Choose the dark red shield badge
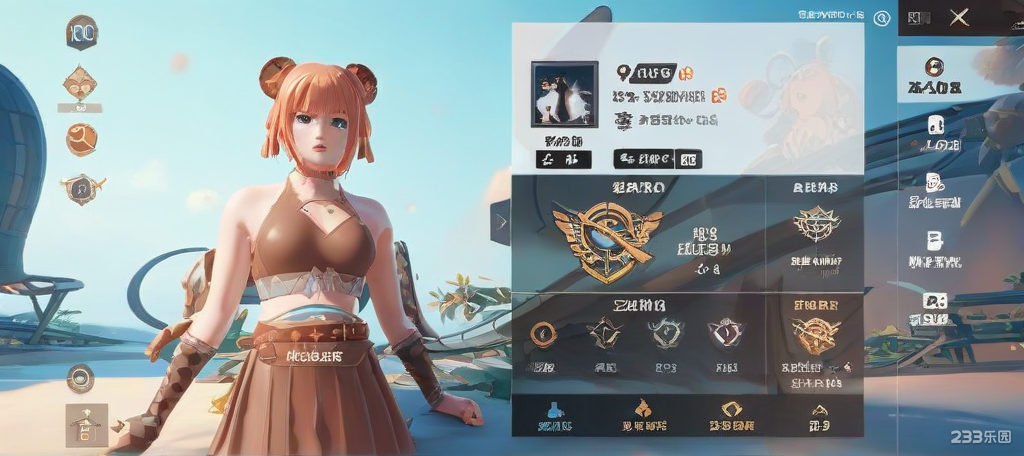The width and height of the screenshot is (1024, 456). pos(722,334)
